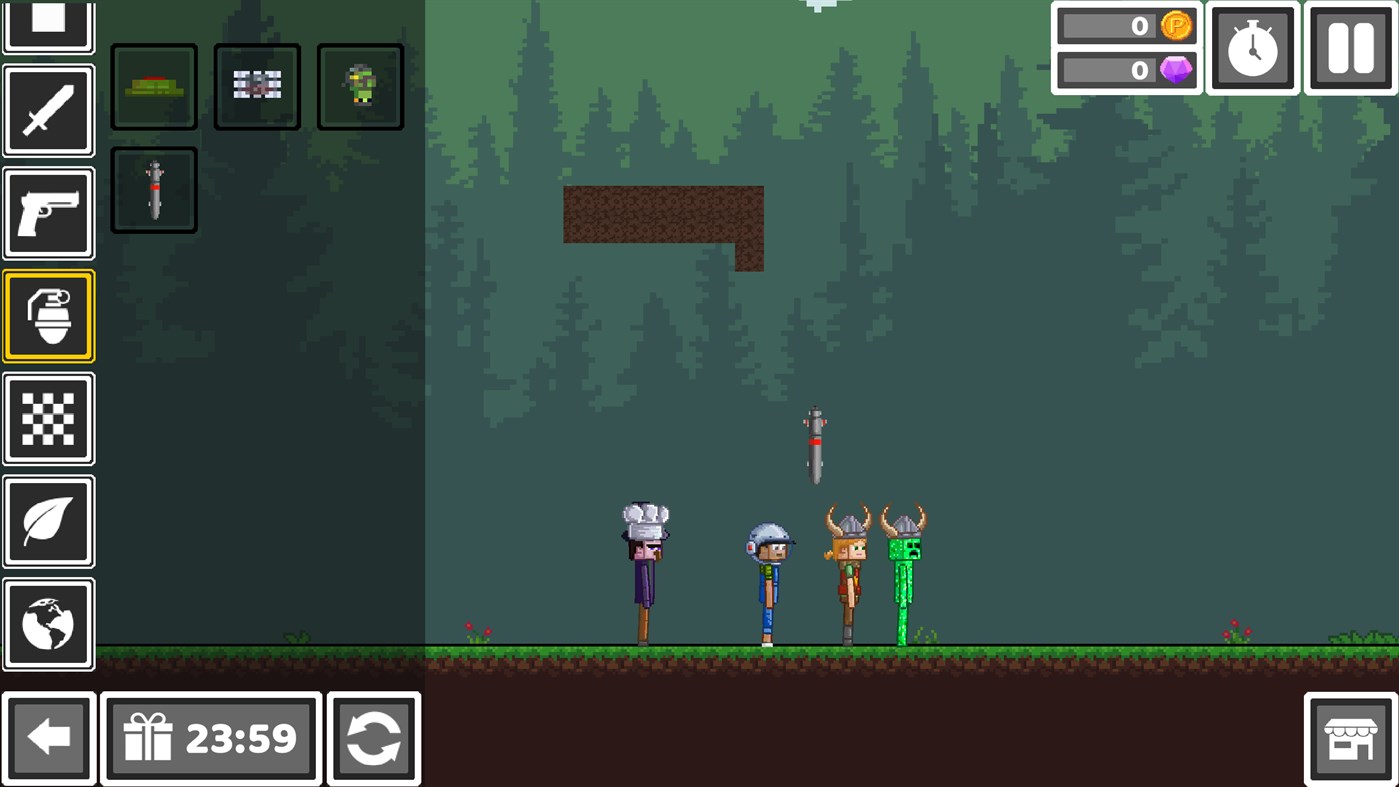1399x787 pixels.
Task: Select the green soldier item
Action: tap(360, 86)
